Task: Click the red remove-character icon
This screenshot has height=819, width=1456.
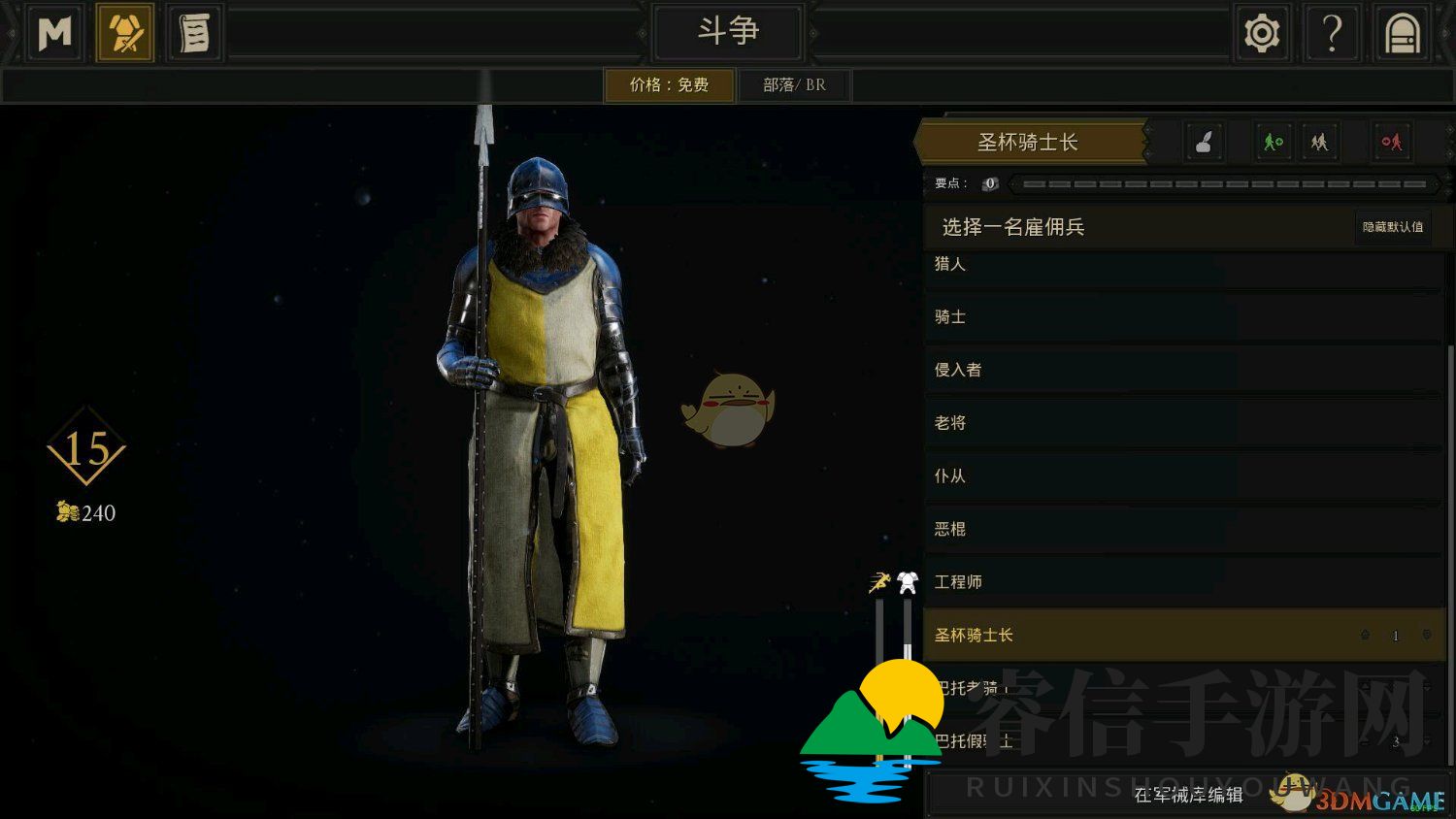Action: pos(1389,142)
